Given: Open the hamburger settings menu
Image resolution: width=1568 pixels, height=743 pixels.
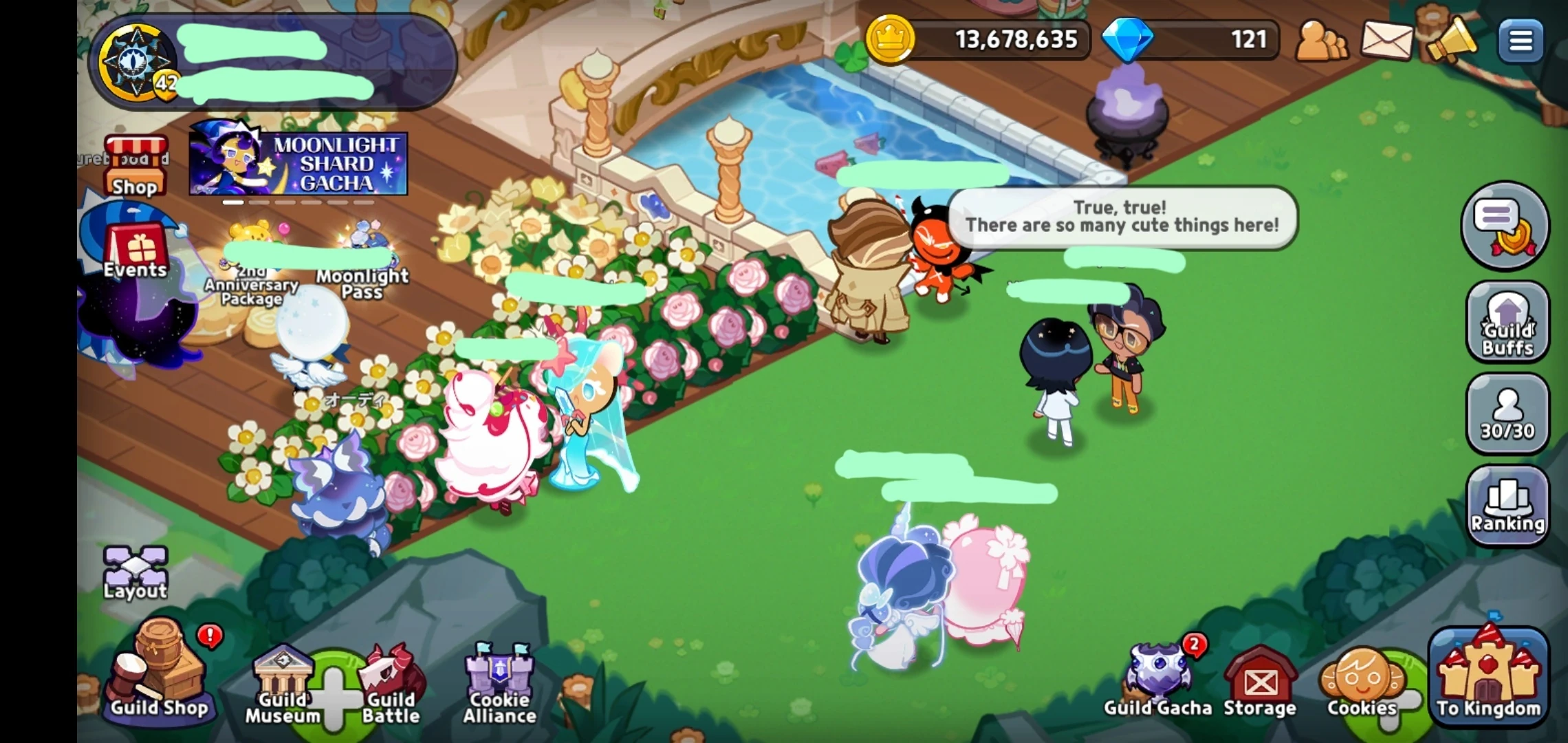Looking at the screenshot, I should (1521, 40).
